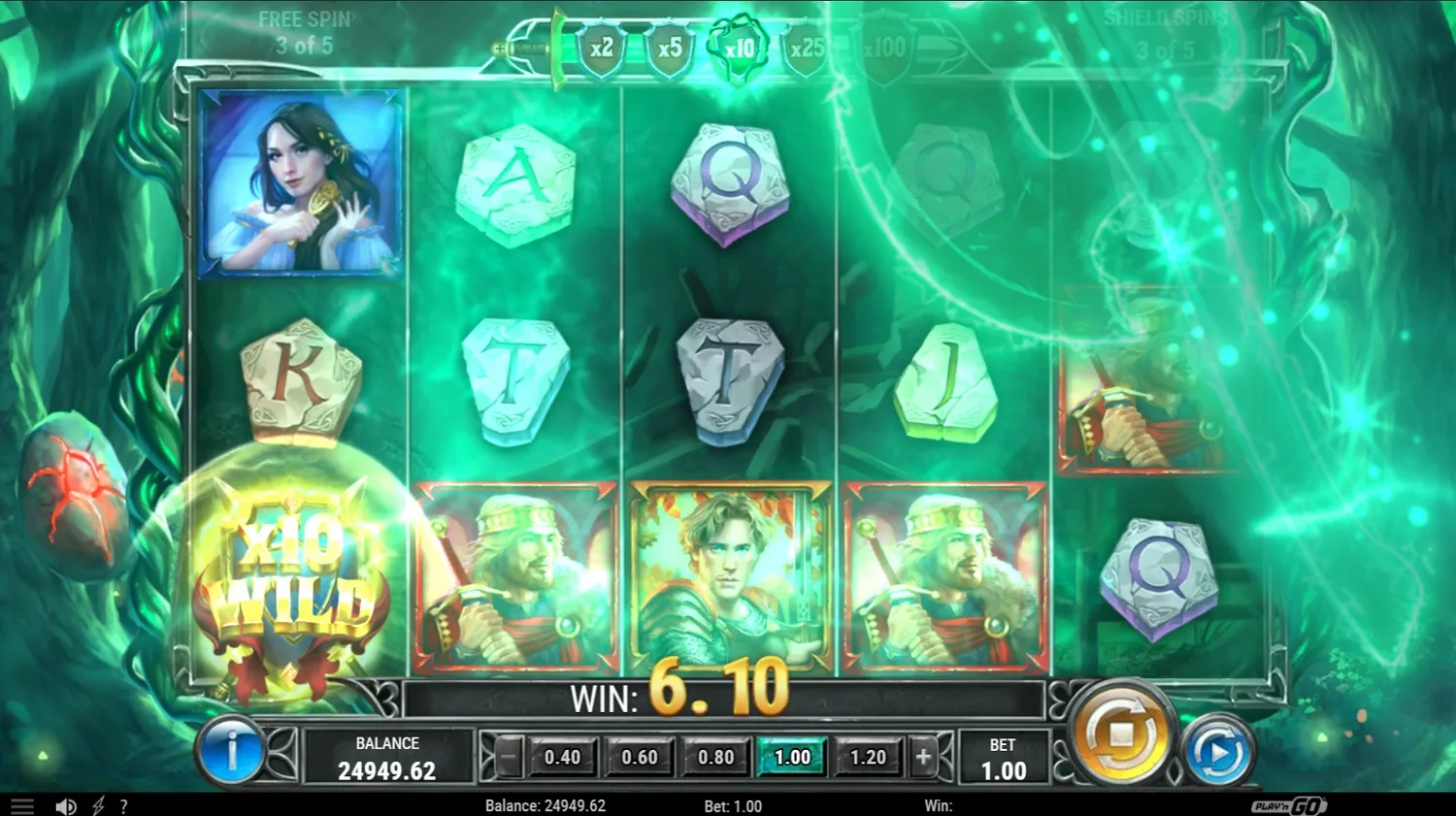Select the 0.40 bet amount
Image resolution: width=1456 pixels, height=816 pixels.
coord(563,757)
